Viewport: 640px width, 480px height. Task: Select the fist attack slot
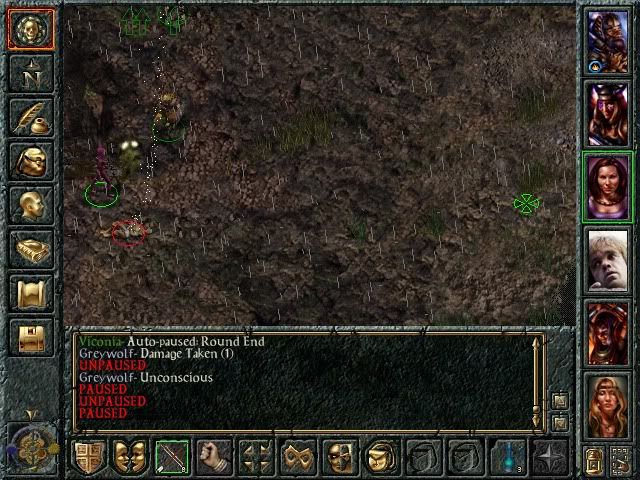pyautogui.click(x=214, y=456)
